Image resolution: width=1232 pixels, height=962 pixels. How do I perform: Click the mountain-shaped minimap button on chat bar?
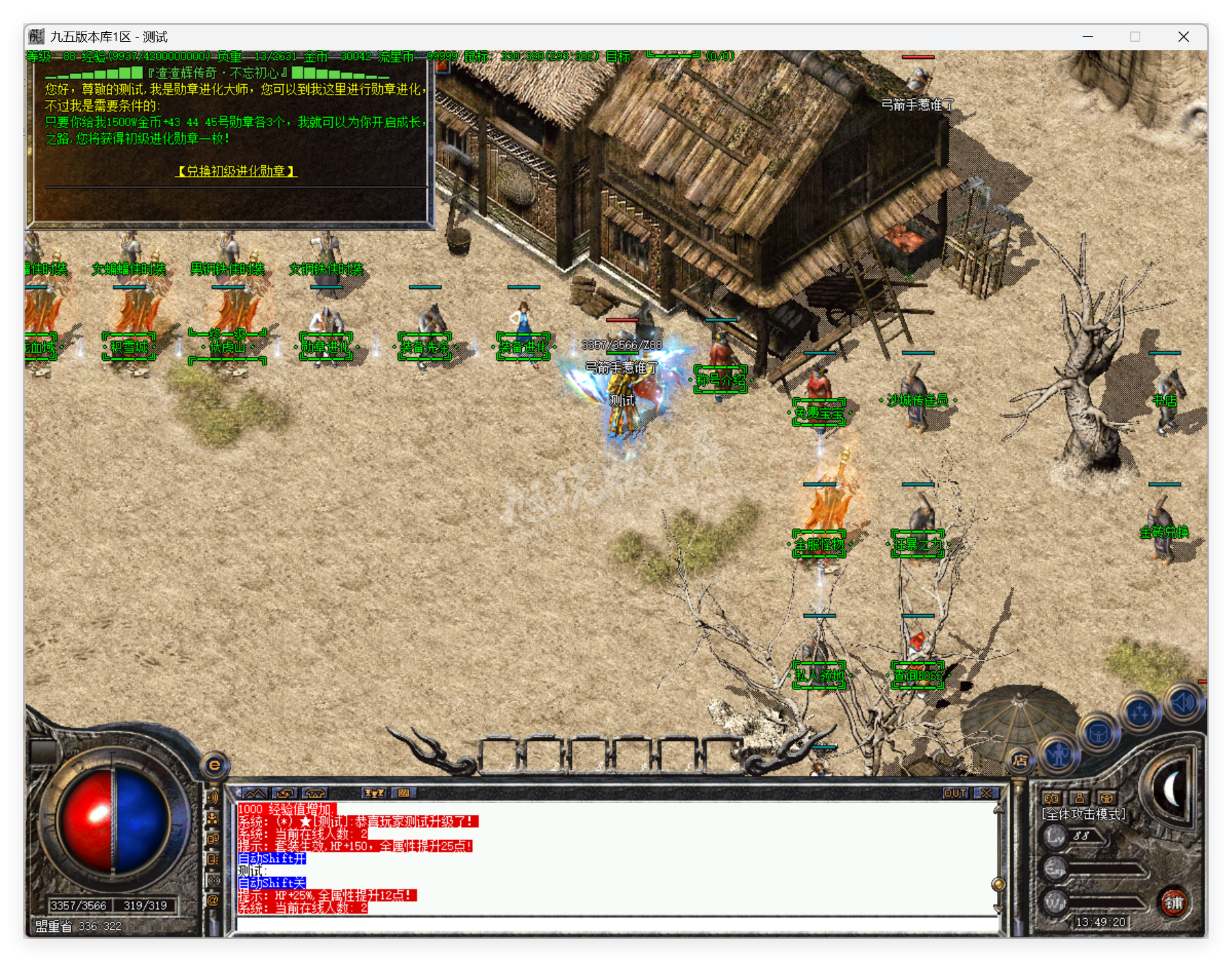click(x=255, y=793)
